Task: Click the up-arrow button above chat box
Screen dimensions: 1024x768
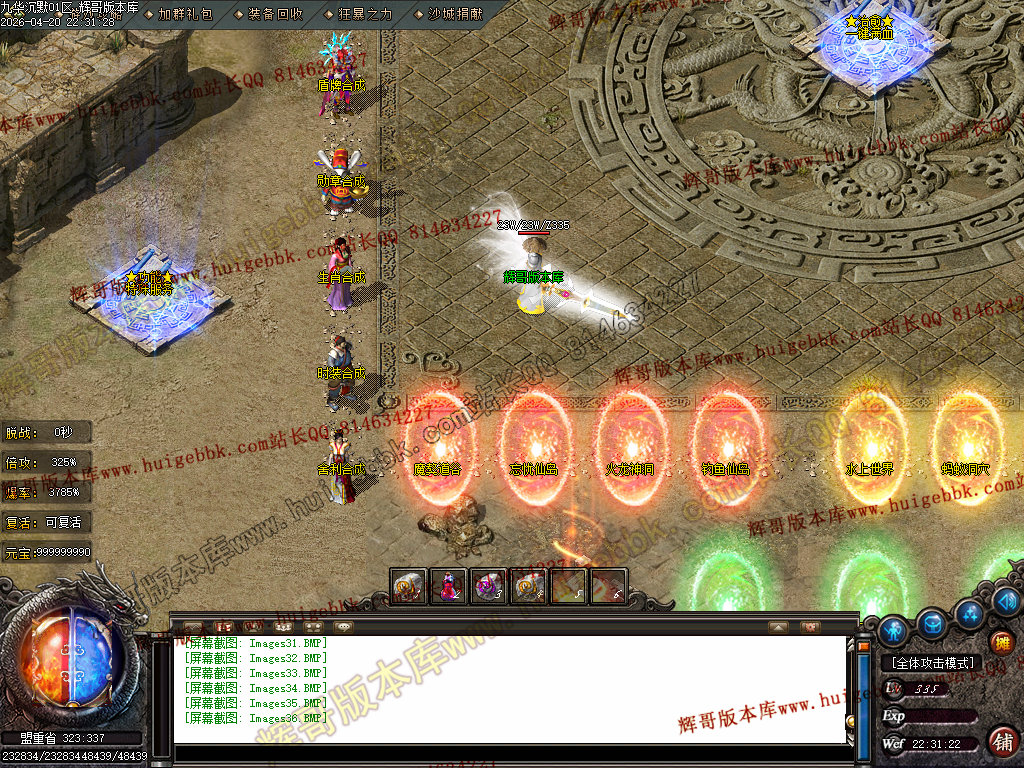Action: click(778, 627)
